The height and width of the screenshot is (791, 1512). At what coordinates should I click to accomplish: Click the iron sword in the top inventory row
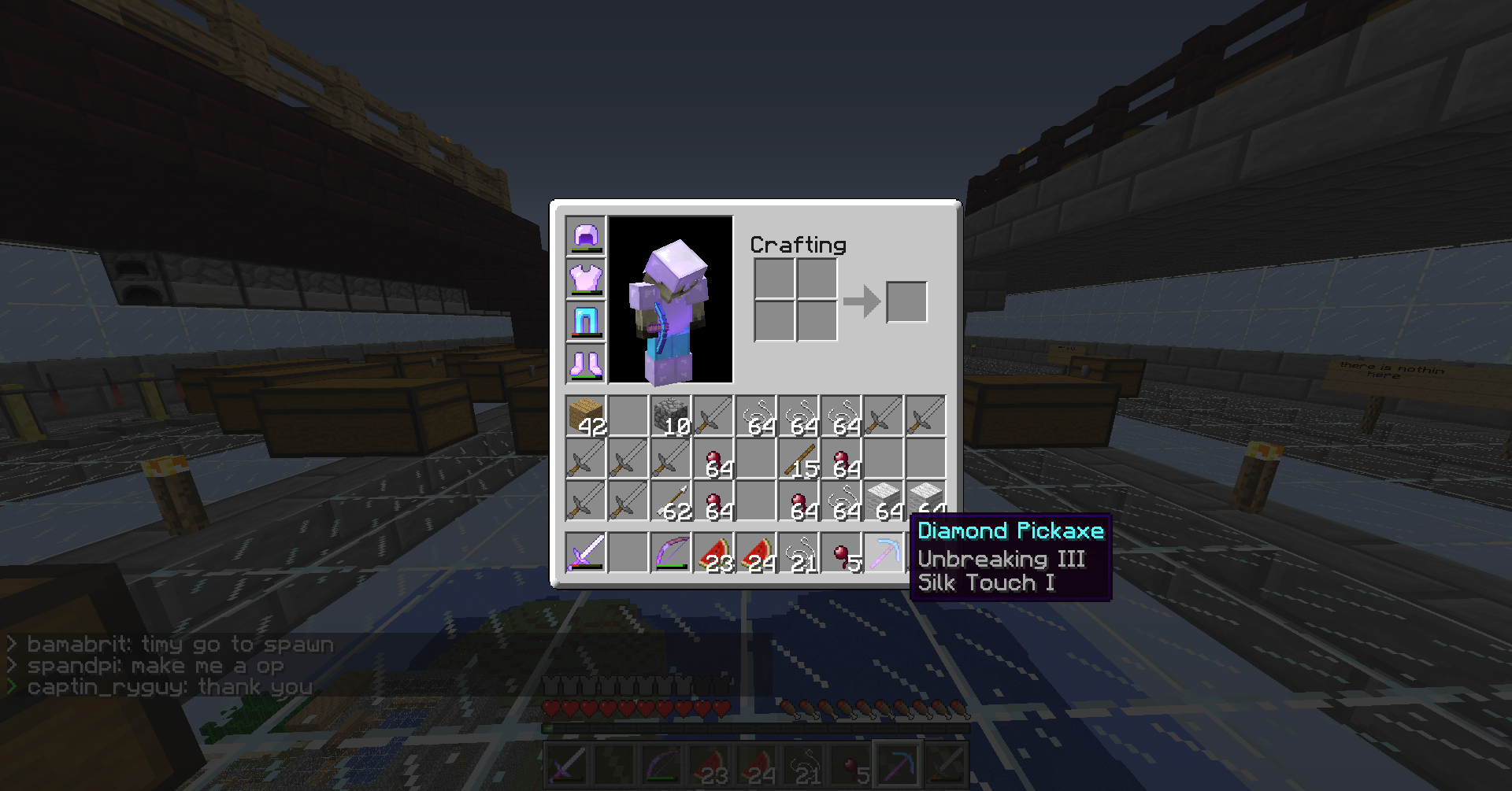(x=713, y=417)
